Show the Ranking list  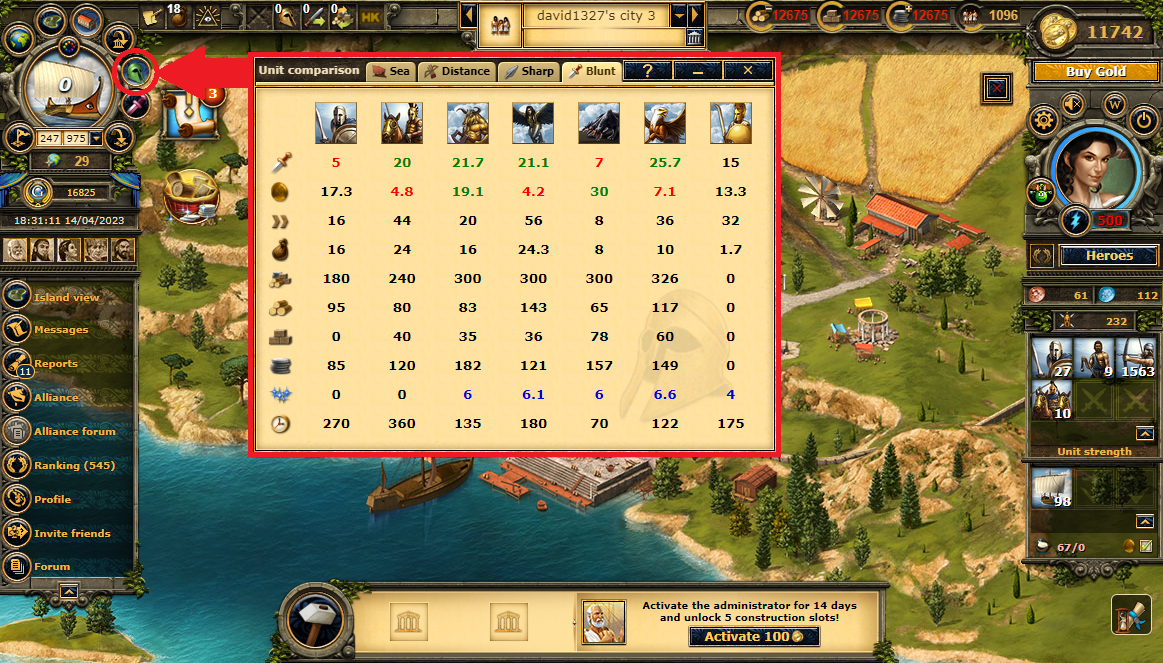(74, 465)
